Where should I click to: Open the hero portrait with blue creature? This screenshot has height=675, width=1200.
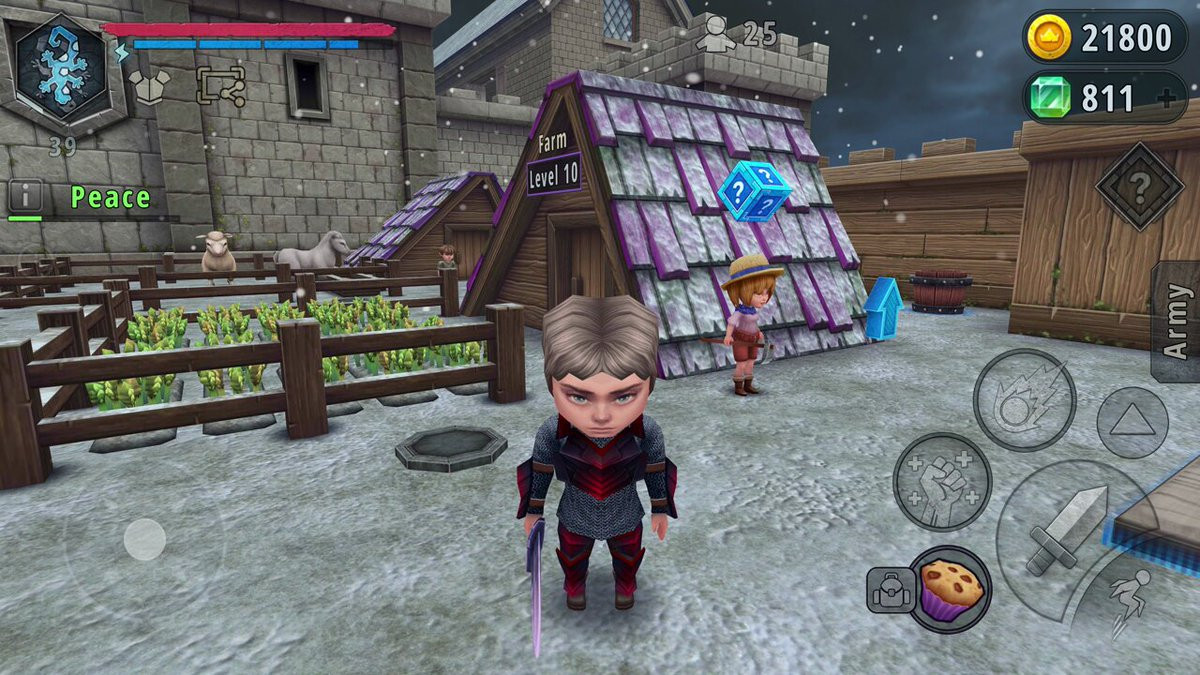click(x=62, y=68)
